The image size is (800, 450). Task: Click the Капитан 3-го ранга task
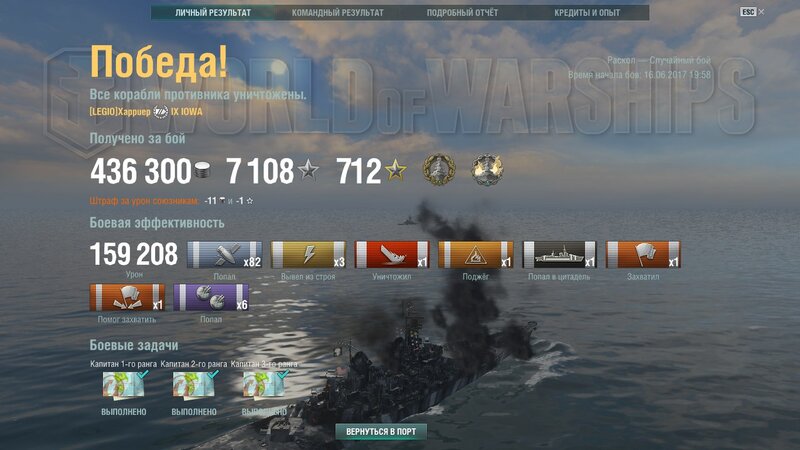coord(264,385)
